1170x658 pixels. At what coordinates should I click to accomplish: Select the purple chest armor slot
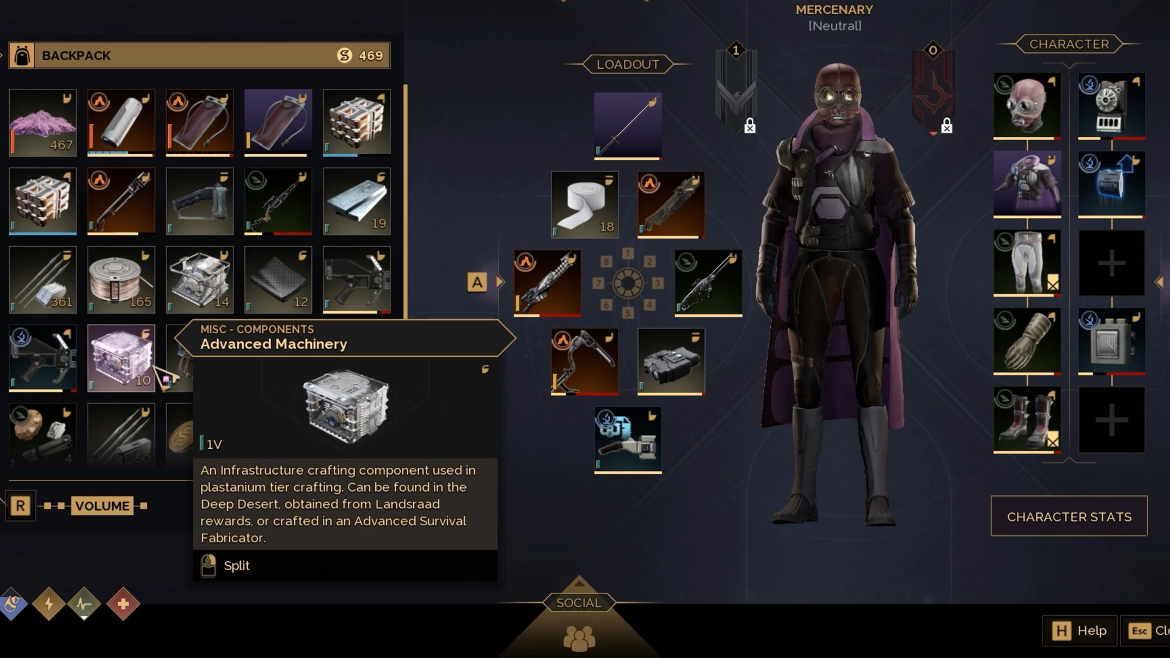point(1026,183)
